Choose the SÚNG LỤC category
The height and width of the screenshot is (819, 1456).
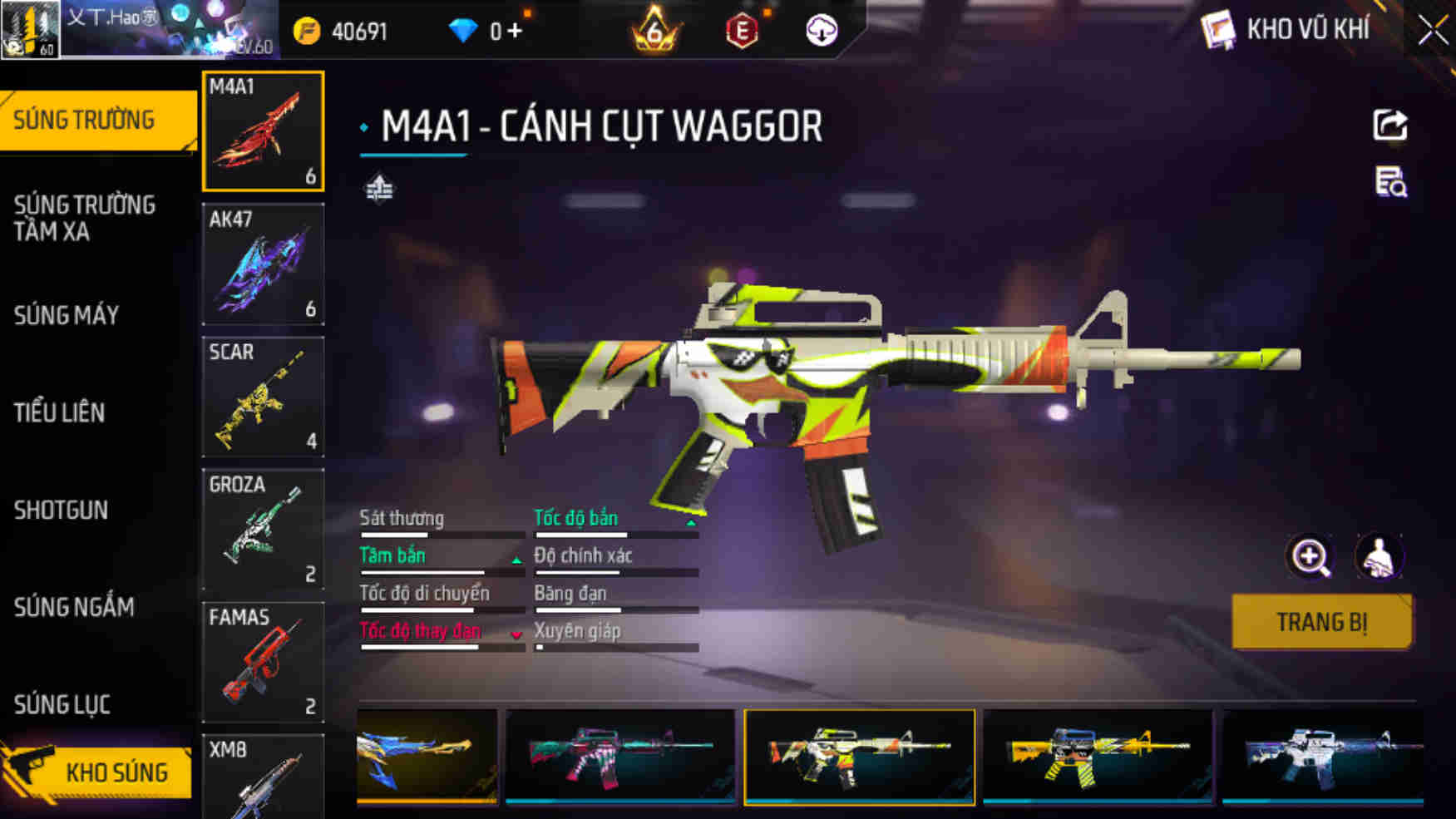[x=62, y=704]
